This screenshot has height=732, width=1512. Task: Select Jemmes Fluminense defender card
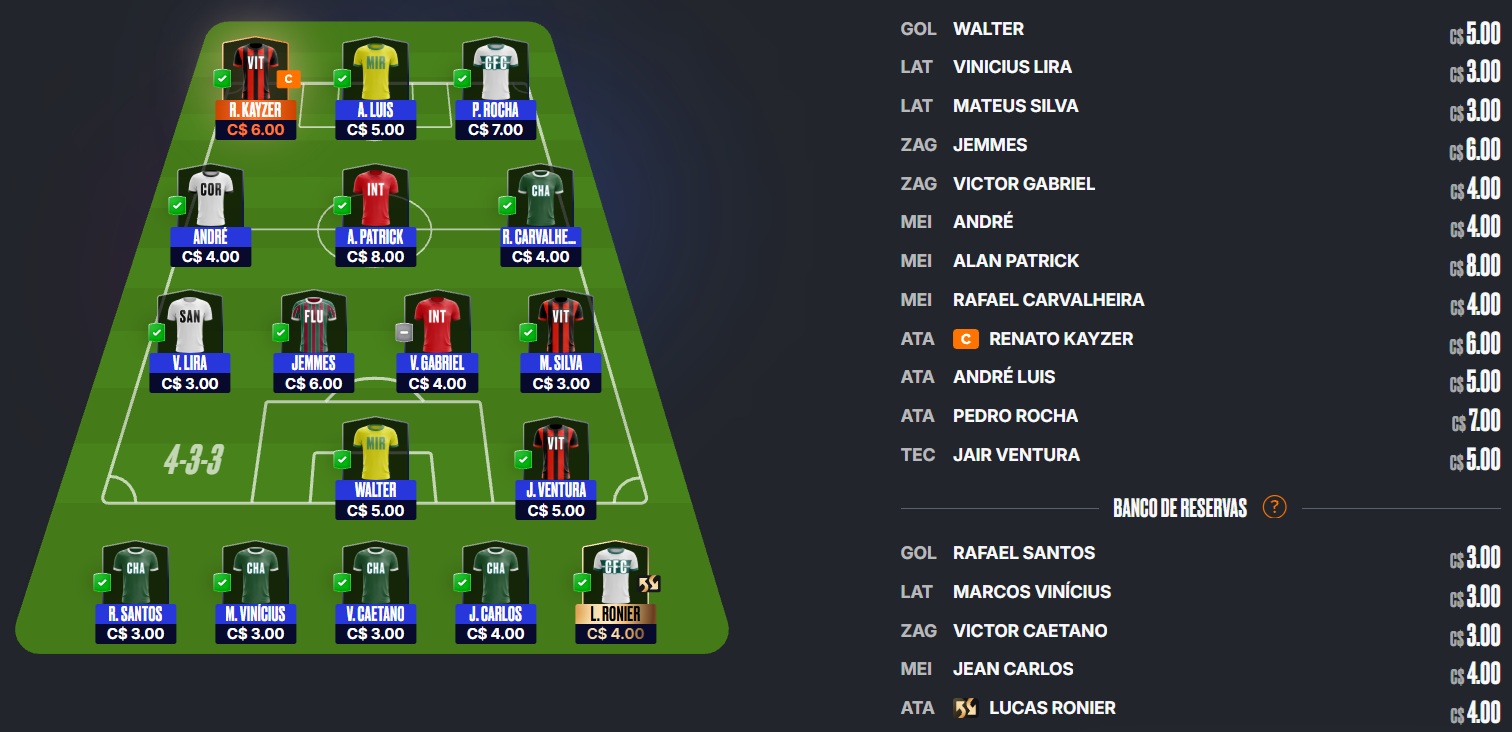(x=313, y=341)
